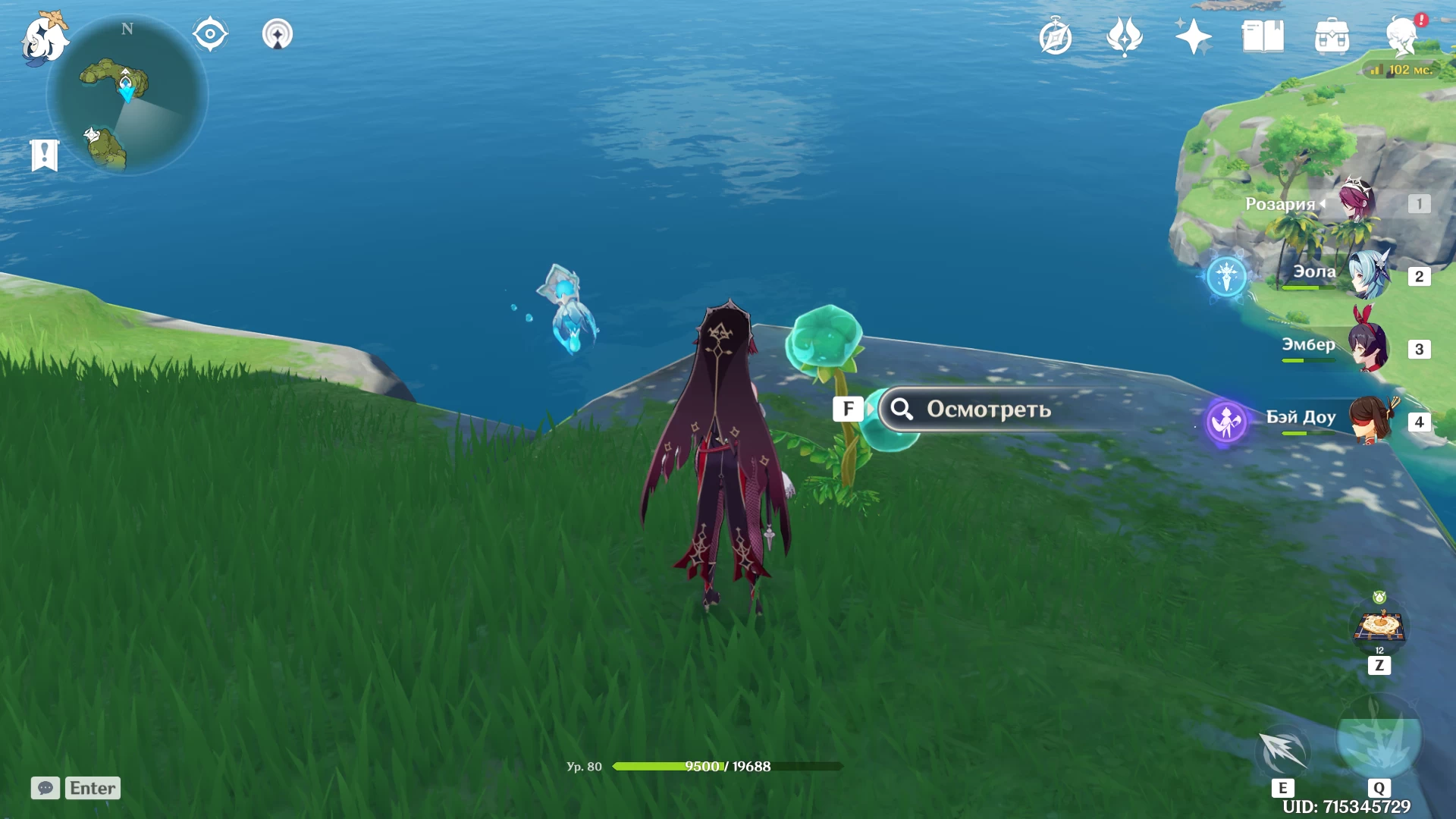Open the Paimon menu icon
Screen dimensions: 1456x819
(44, 38)
